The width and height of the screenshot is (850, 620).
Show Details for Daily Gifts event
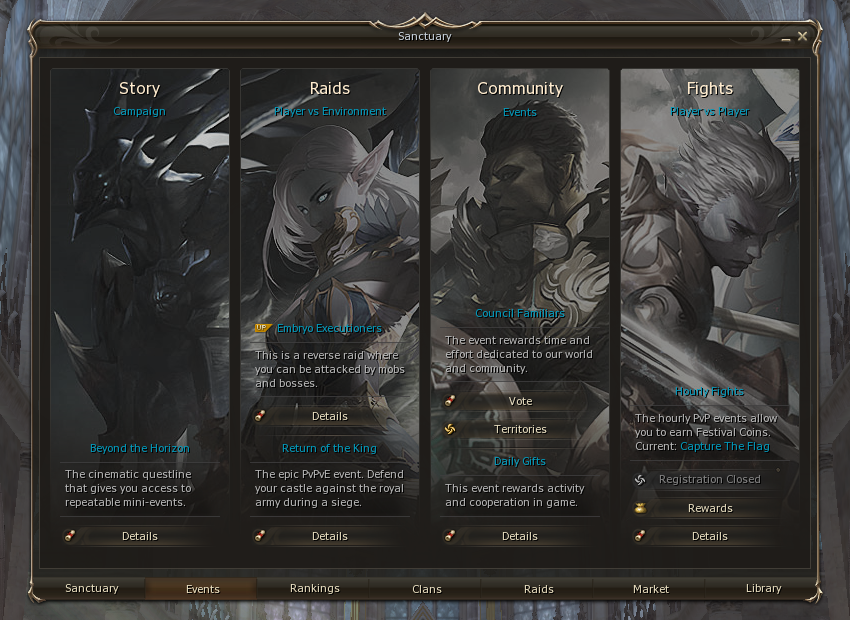tap(519, 536)
